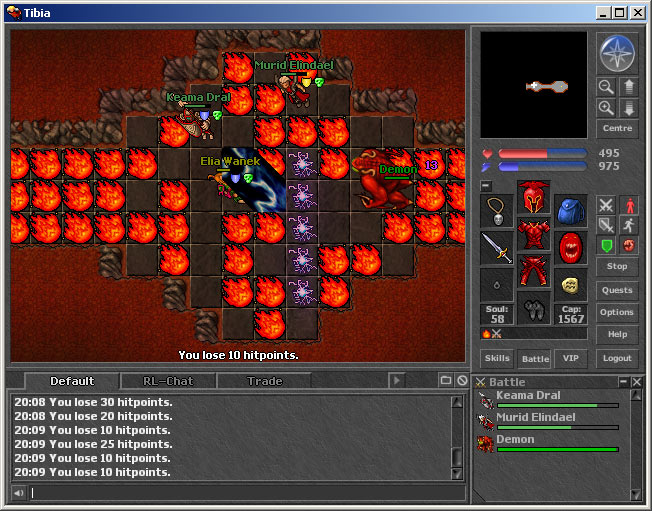Stop the current action with Stop
652x511 pixels.
617,266
